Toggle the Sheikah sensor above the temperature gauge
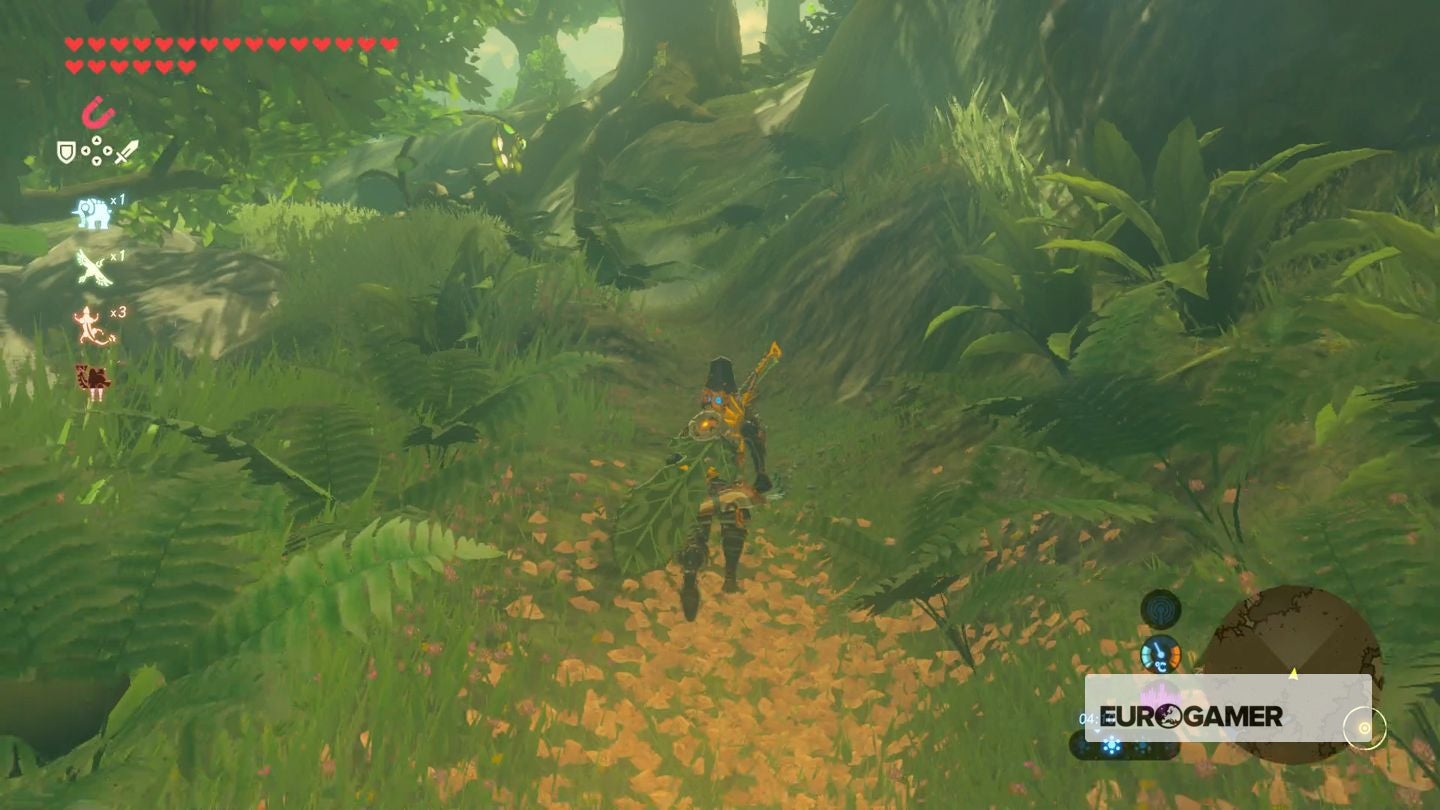This screenshot has height=810, width=1440. [1161, 608]
